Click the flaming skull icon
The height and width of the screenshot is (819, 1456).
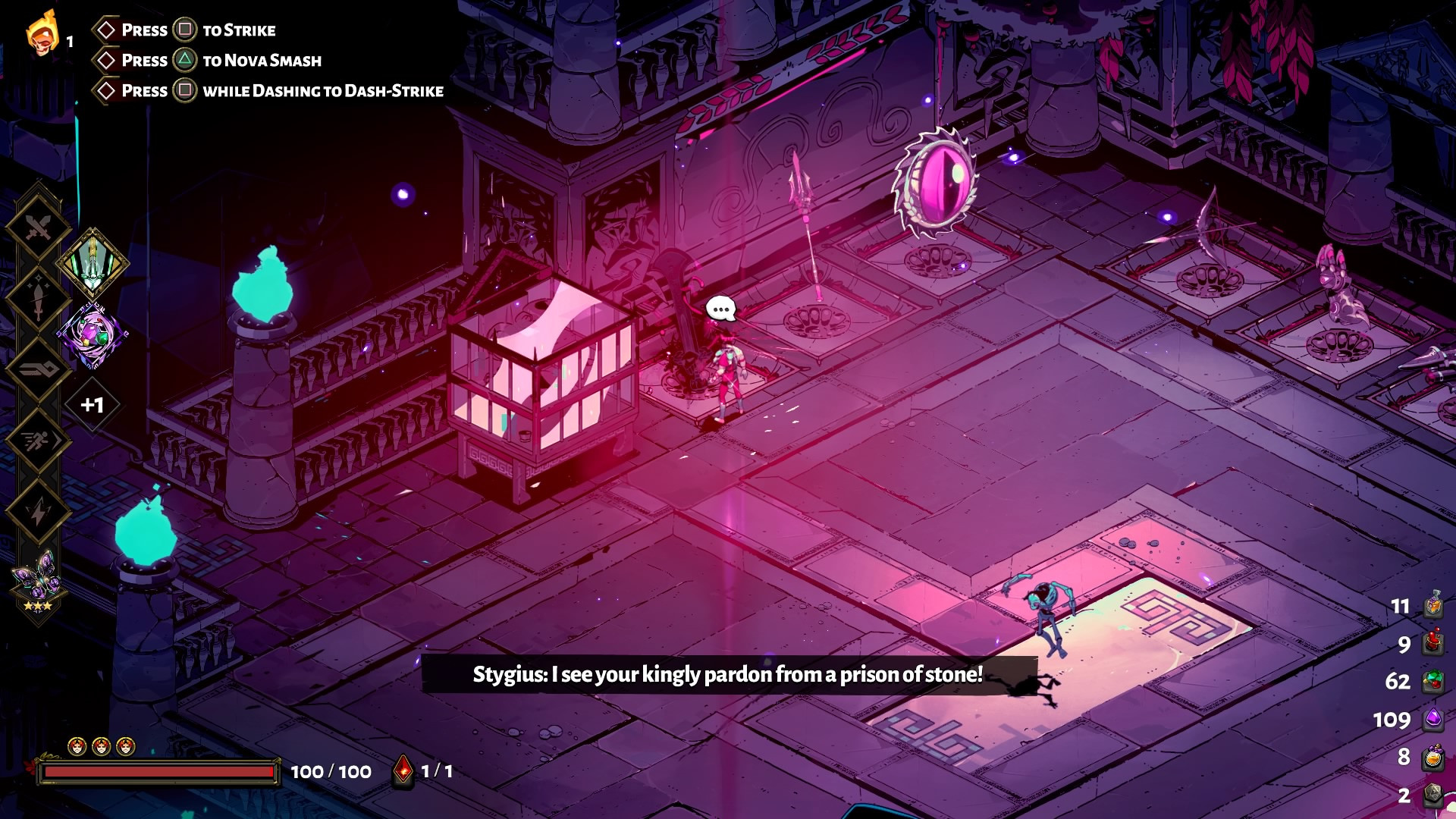pos(42,34)
